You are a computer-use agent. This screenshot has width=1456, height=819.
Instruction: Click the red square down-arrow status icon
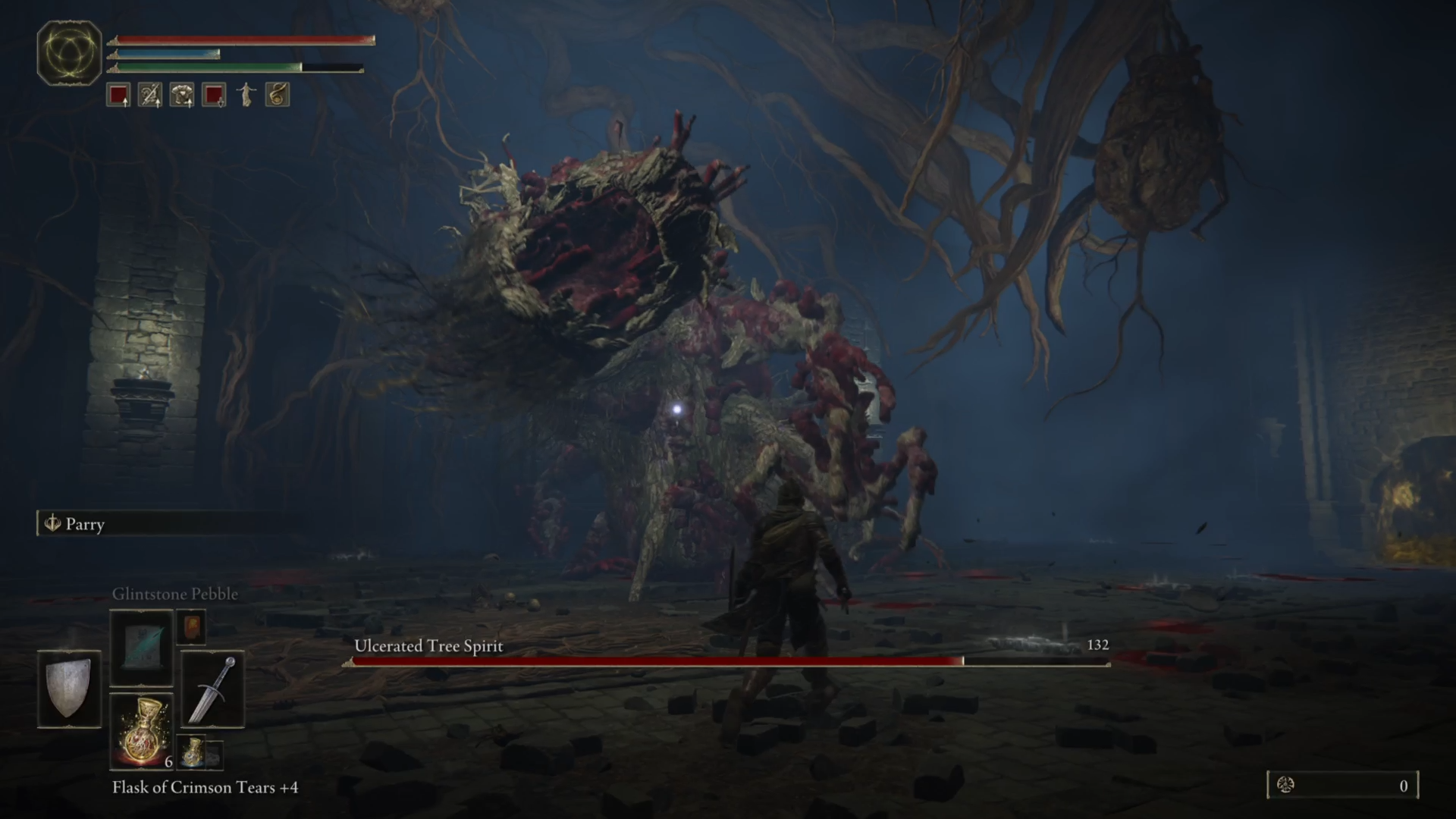(214, 96)
